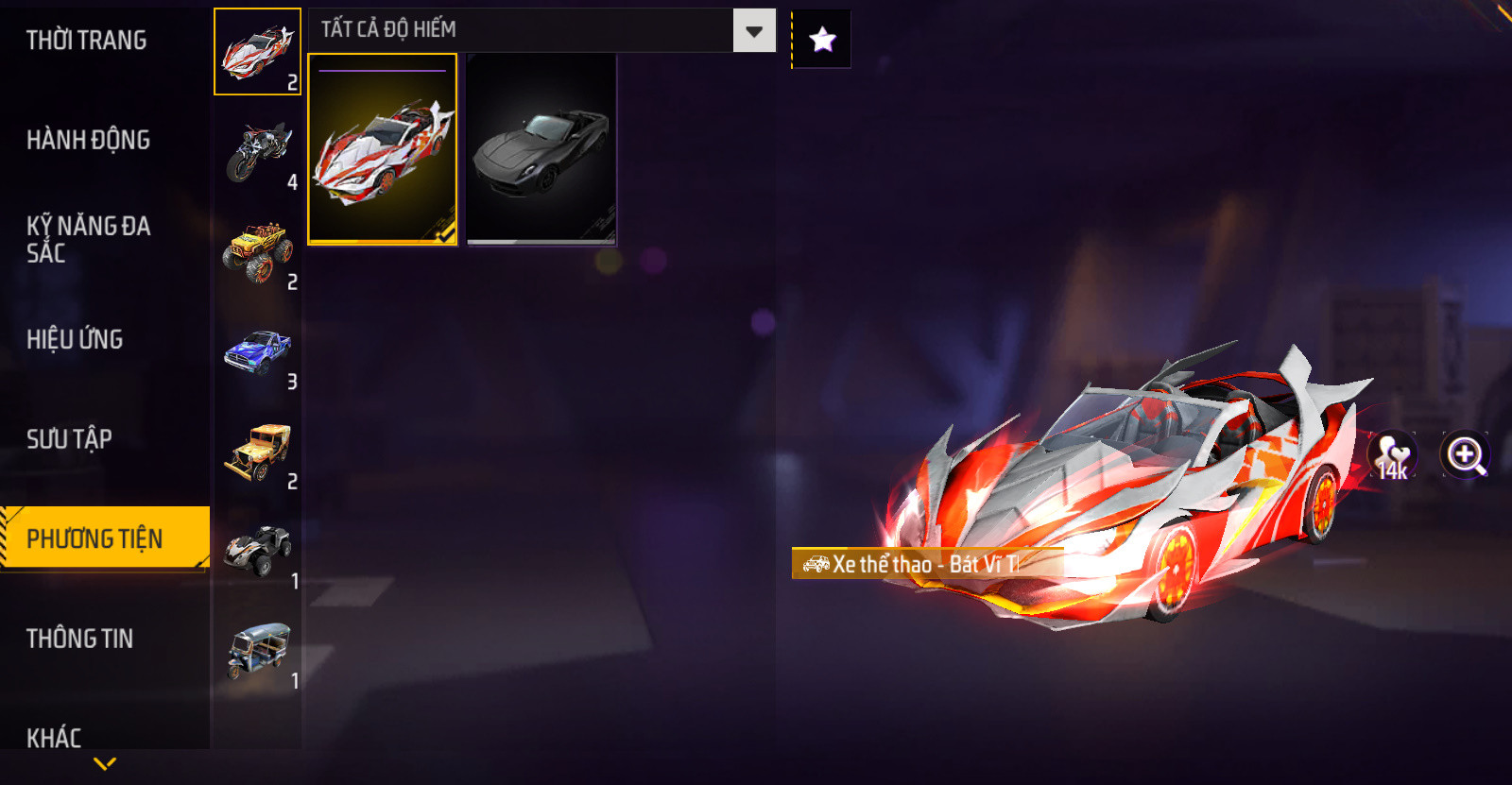Pick the blue pickup truck type
Screen dimensions: 1512x785
tap(257, 351)
